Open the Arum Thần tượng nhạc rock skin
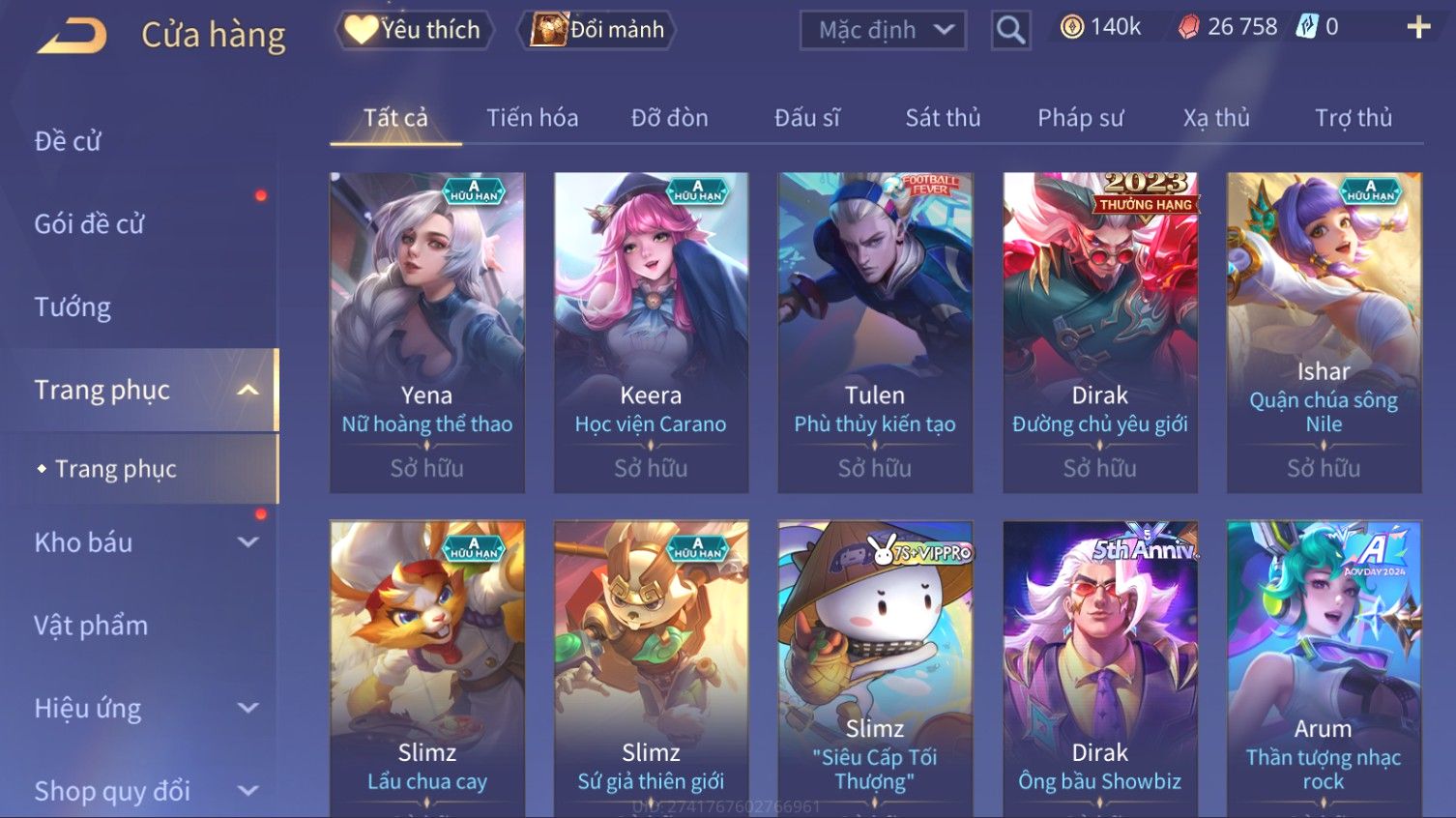The image size is (1456, 818). [1324, 667]
